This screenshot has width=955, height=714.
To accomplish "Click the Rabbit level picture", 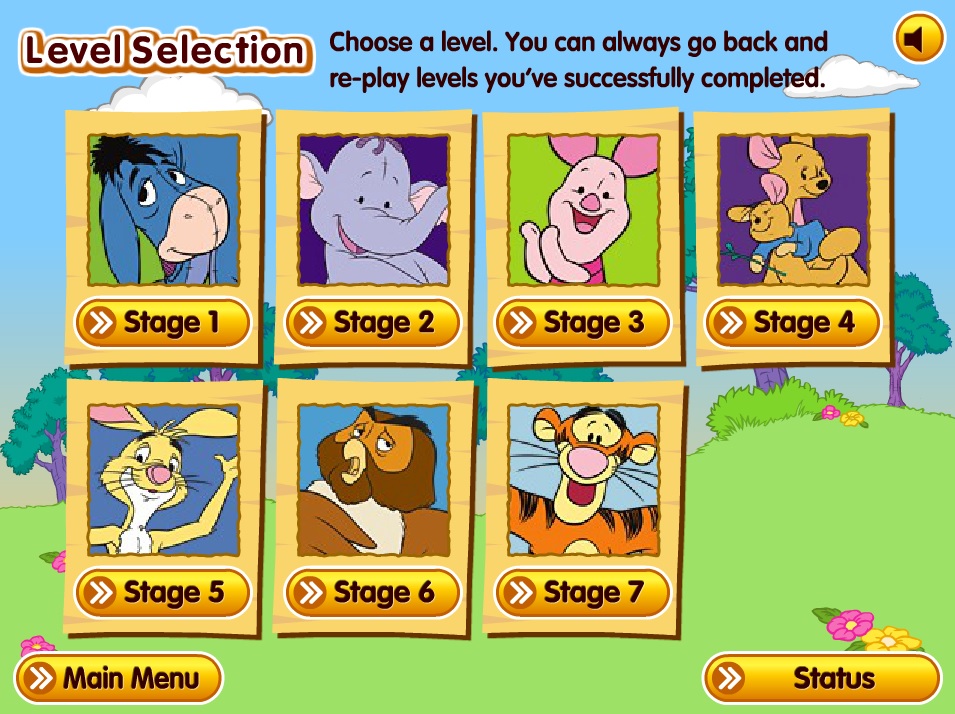I will (x=164, y=480).
